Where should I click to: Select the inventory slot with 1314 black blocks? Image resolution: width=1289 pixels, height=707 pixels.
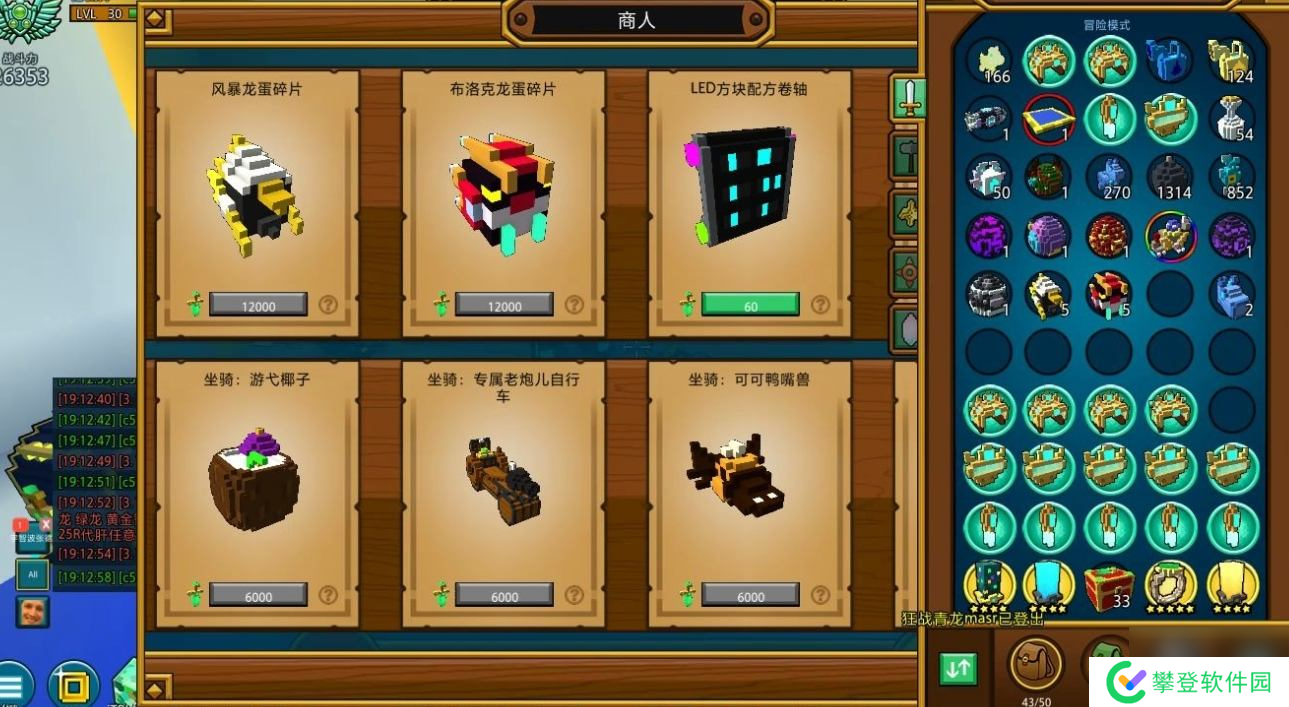tap(1170, 177)
